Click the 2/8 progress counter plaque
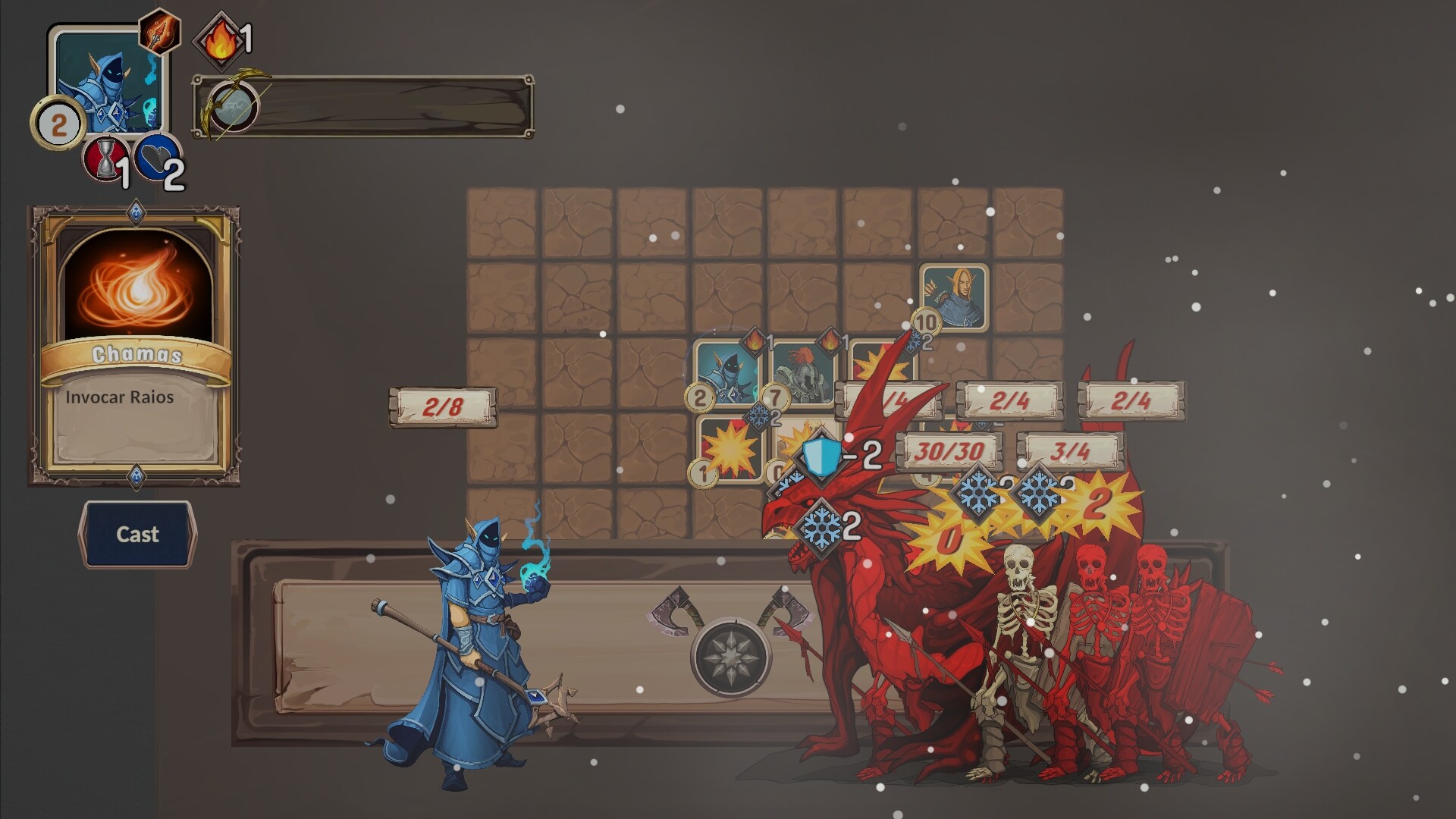The height and width of the screenshot is (819, 1456). [444, 406]
